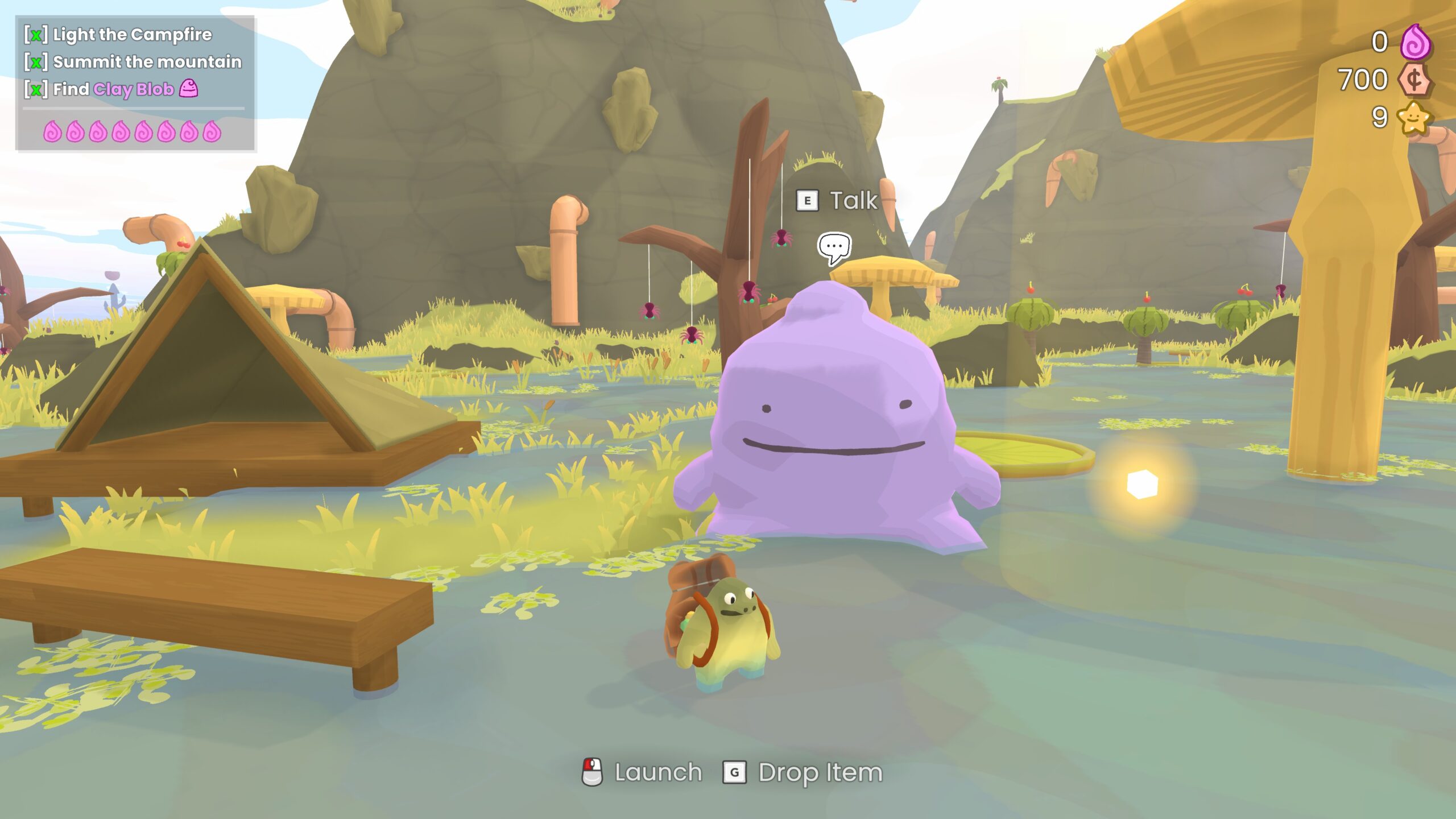Select the Light the Campfire objective
This screenshot has height=819, width=1456.
(132, 35)
